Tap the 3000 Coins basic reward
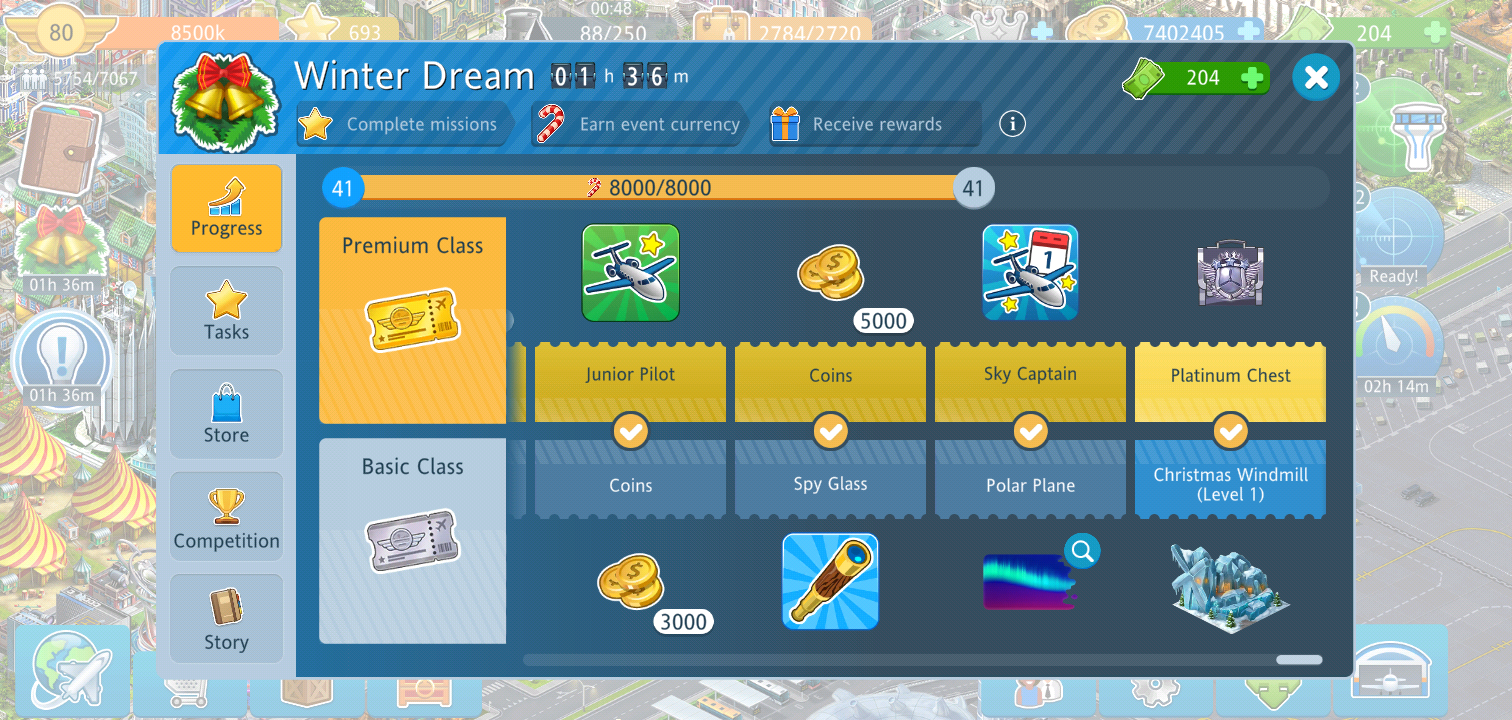This screenshot has height=720, width=1512. click(x=631, y=583)
